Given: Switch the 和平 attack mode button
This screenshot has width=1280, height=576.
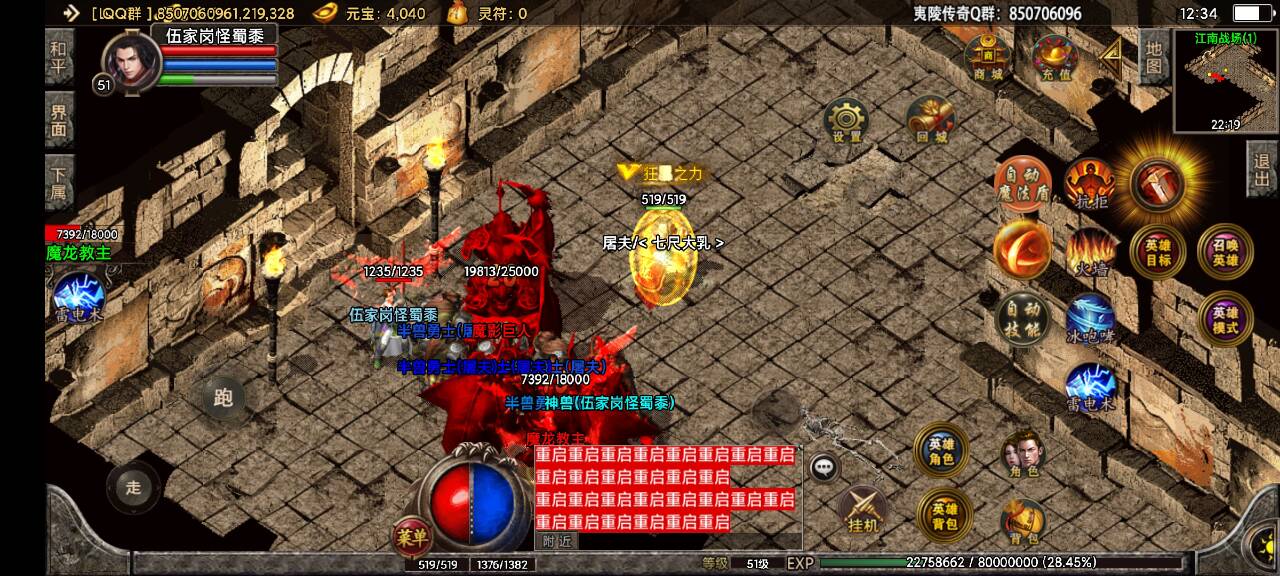Looking at the screenshot, I should [x=59, y=56].
